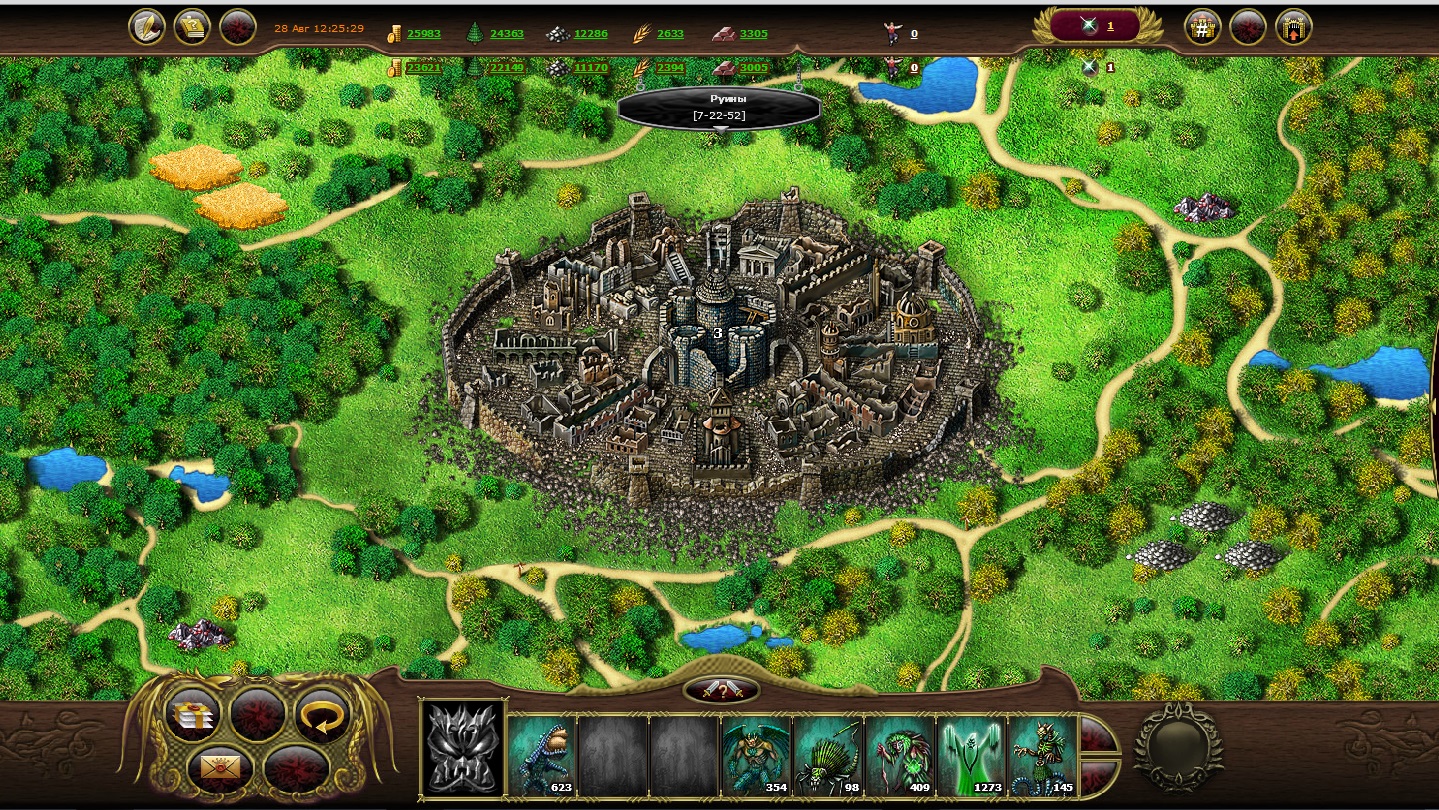The height and width of the screenshot is (810, 1439).
Task: Activate the golden curved arrow button
Action: coord(322,714)
